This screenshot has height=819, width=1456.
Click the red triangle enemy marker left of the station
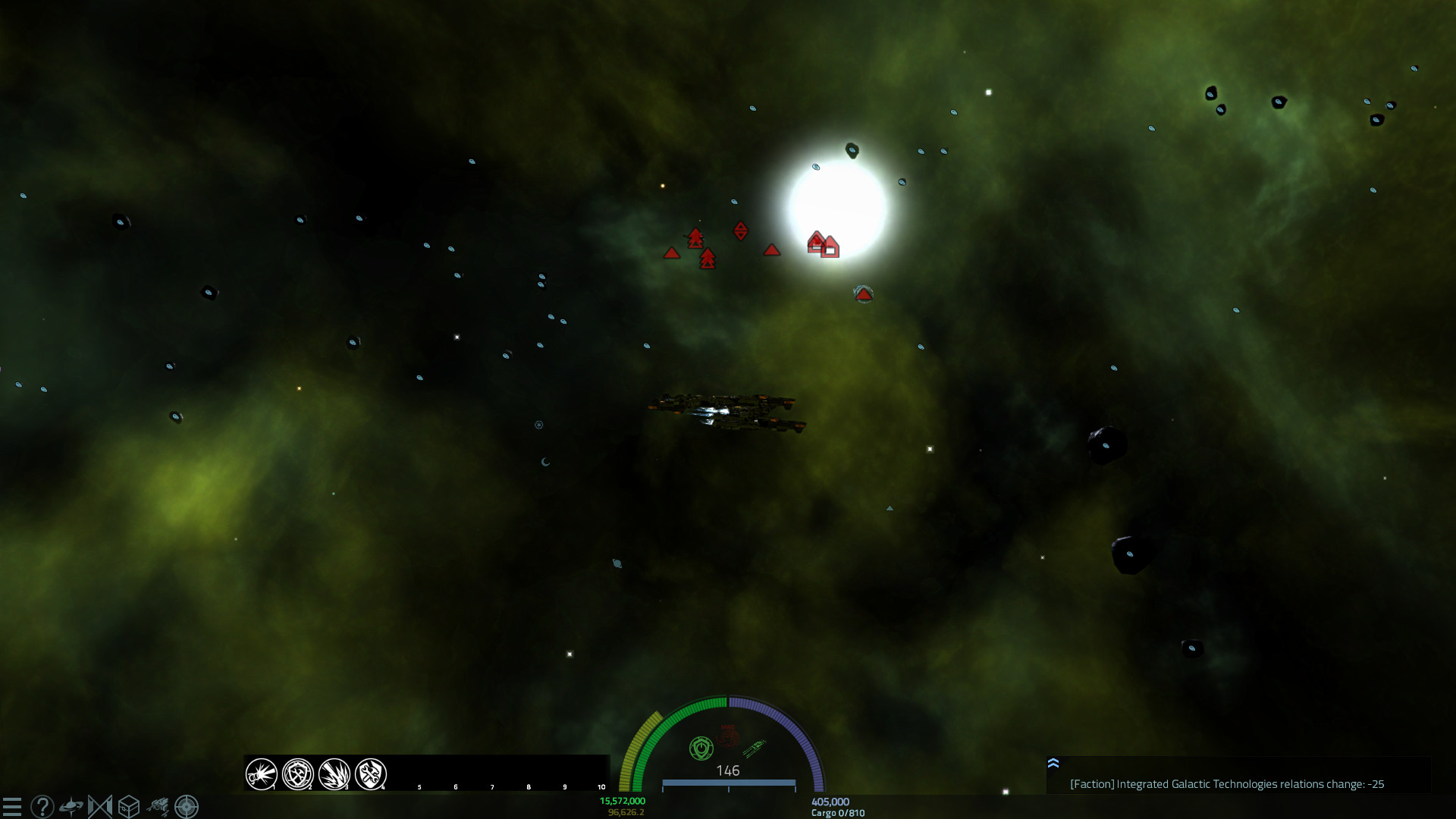click(x=773, y=249)
